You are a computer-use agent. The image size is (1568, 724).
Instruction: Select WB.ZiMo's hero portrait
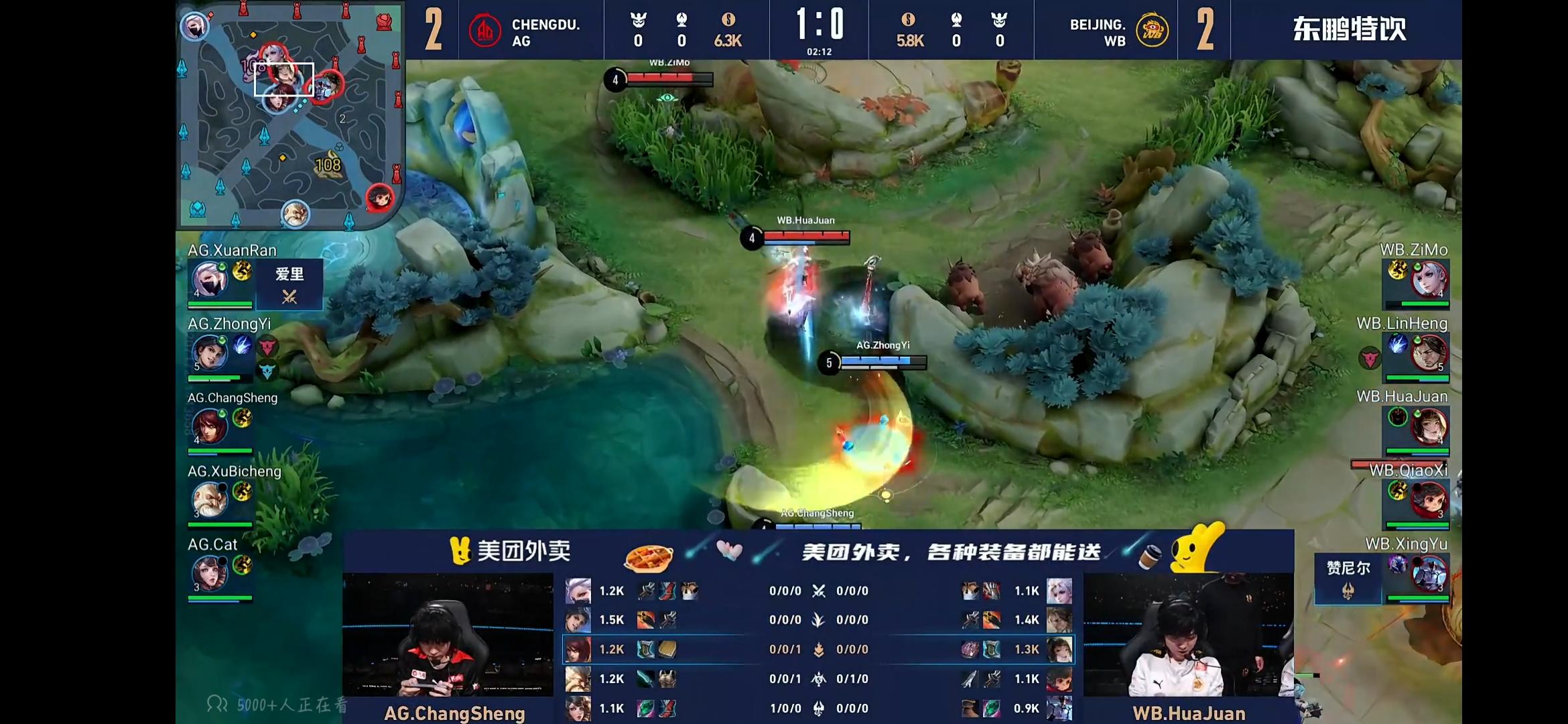(x=1429, y=280)
